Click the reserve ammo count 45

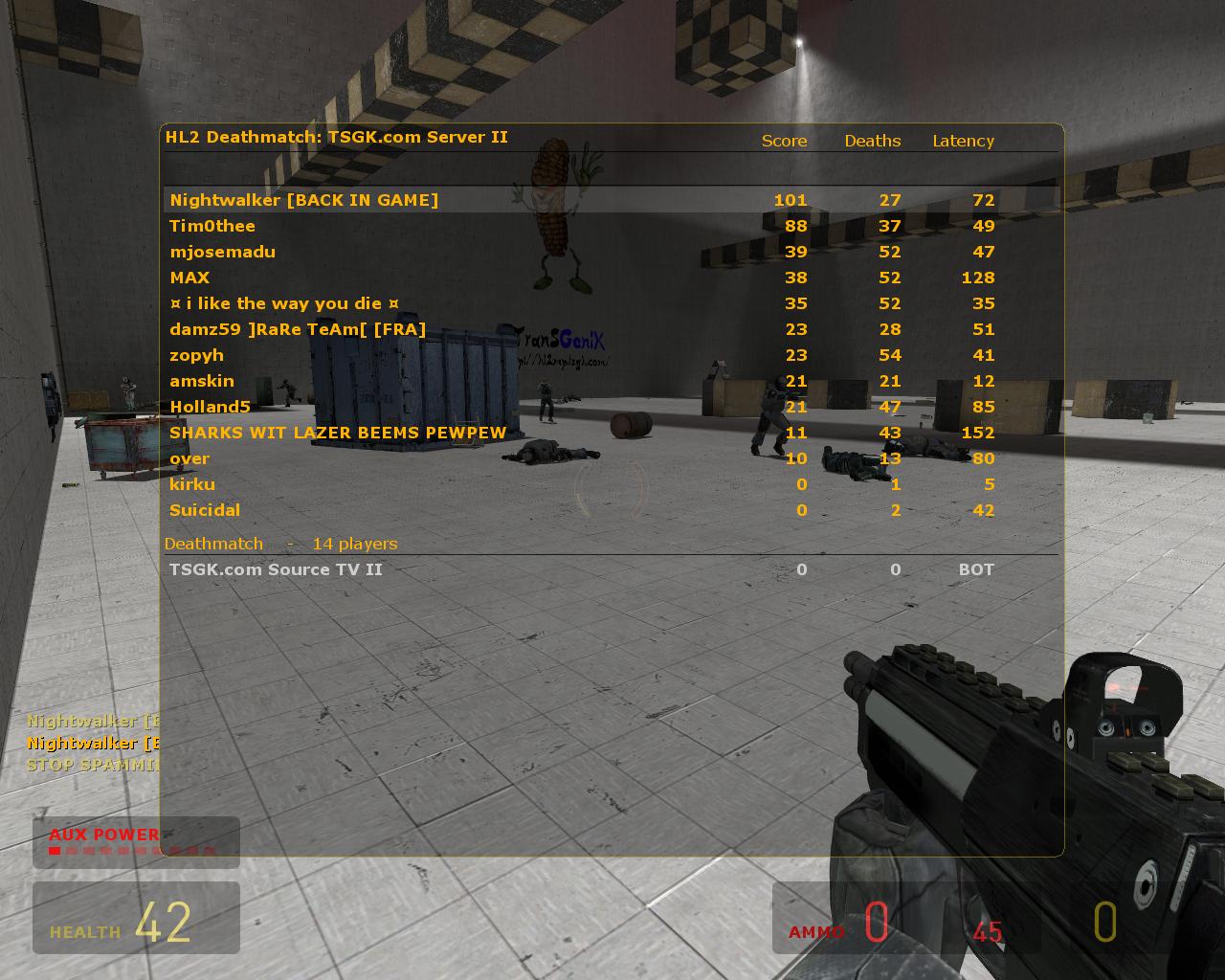[x=988, y=931]
